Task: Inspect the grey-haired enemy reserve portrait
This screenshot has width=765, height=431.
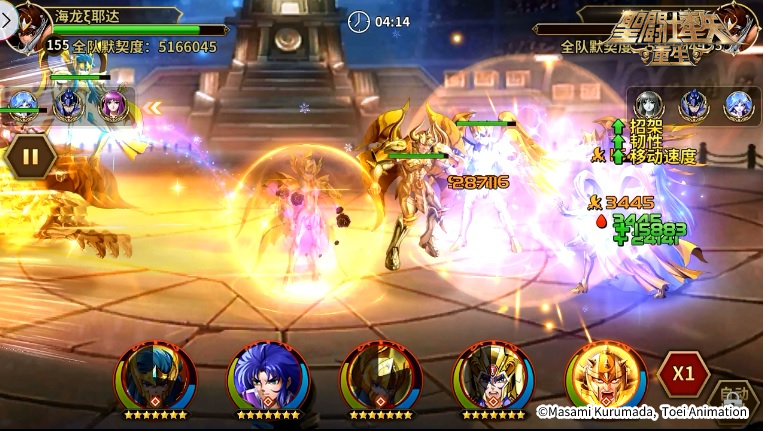Action: (x=650, y=104)
